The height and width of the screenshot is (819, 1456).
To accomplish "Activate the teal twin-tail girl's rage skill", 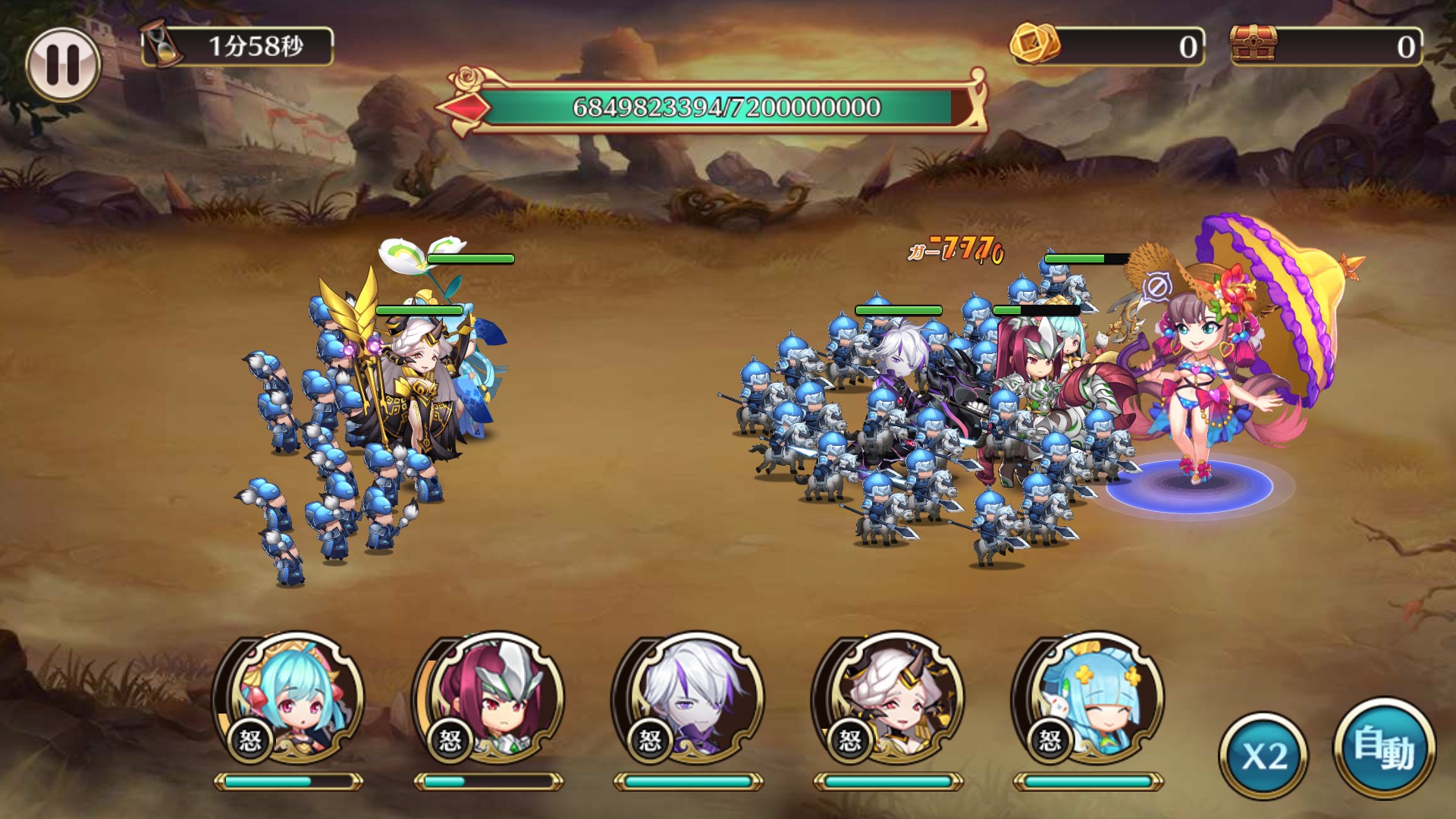I will click(x=290, y=701).
